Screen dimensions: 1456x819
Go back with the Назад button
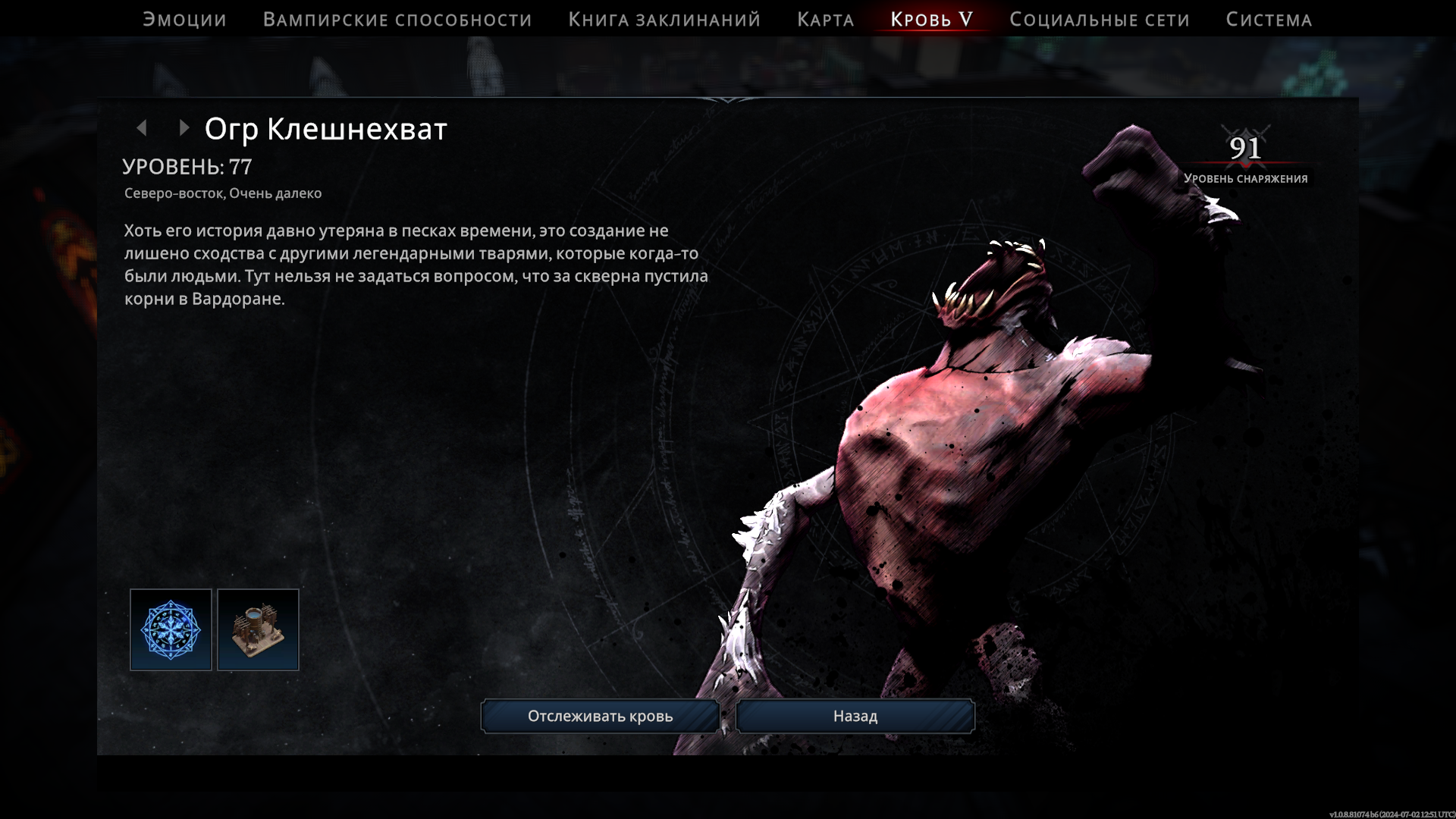(855, 716)
